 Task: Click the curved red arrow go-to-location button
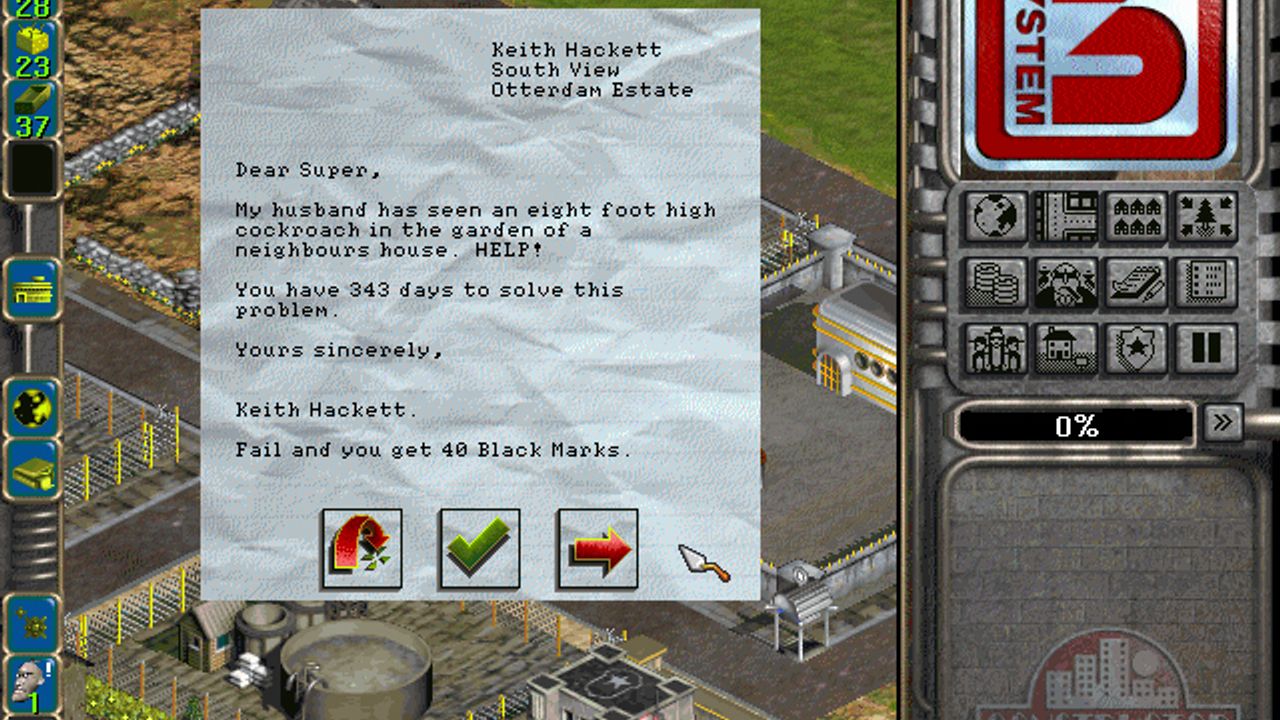pos(362,548)
